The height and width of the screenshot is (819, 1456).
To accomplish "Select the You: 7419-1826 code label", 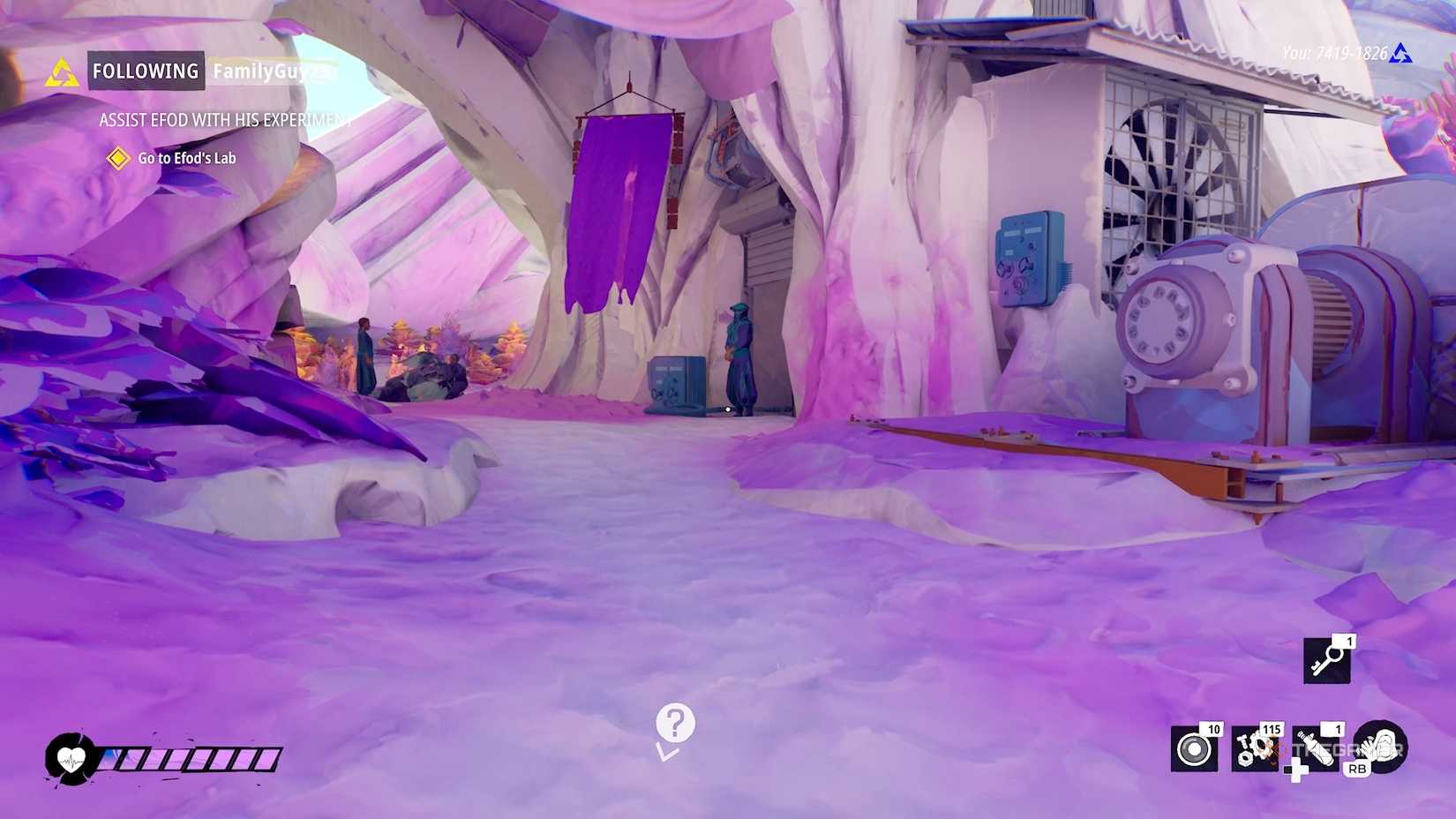I will coord(1334,53).
